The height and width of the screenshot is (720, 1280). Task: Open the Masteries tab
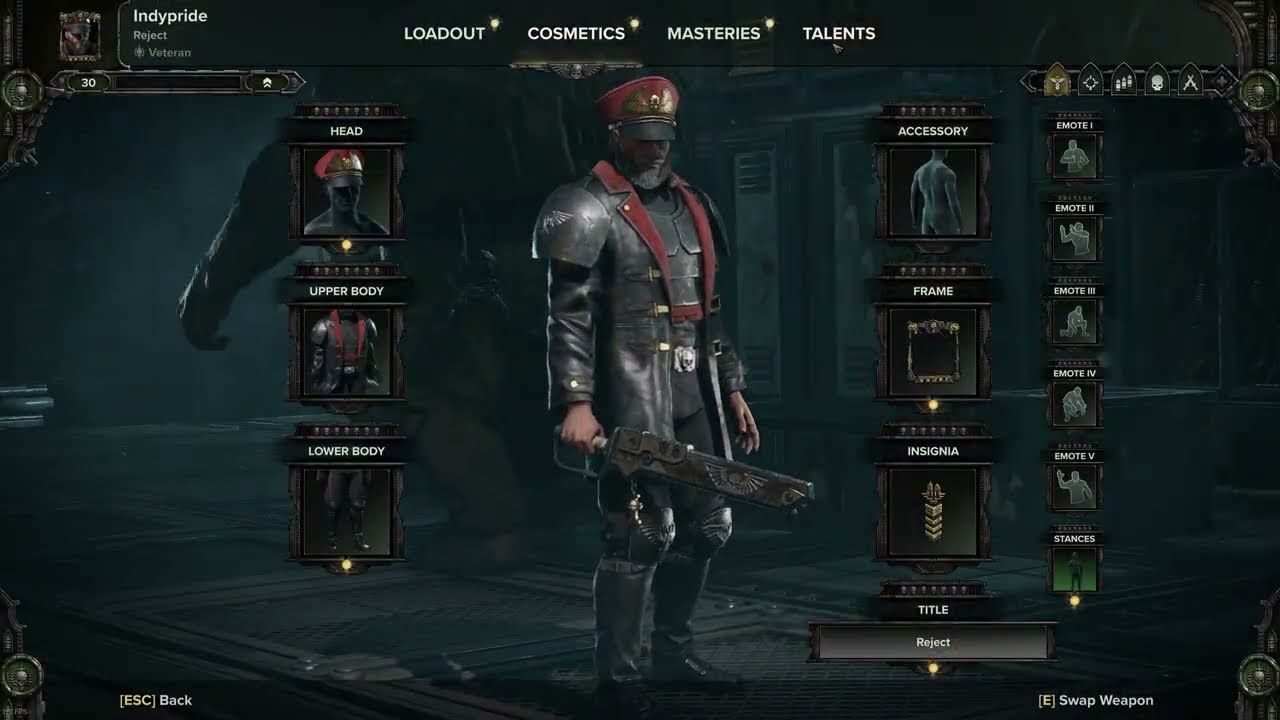coord(713,33)
